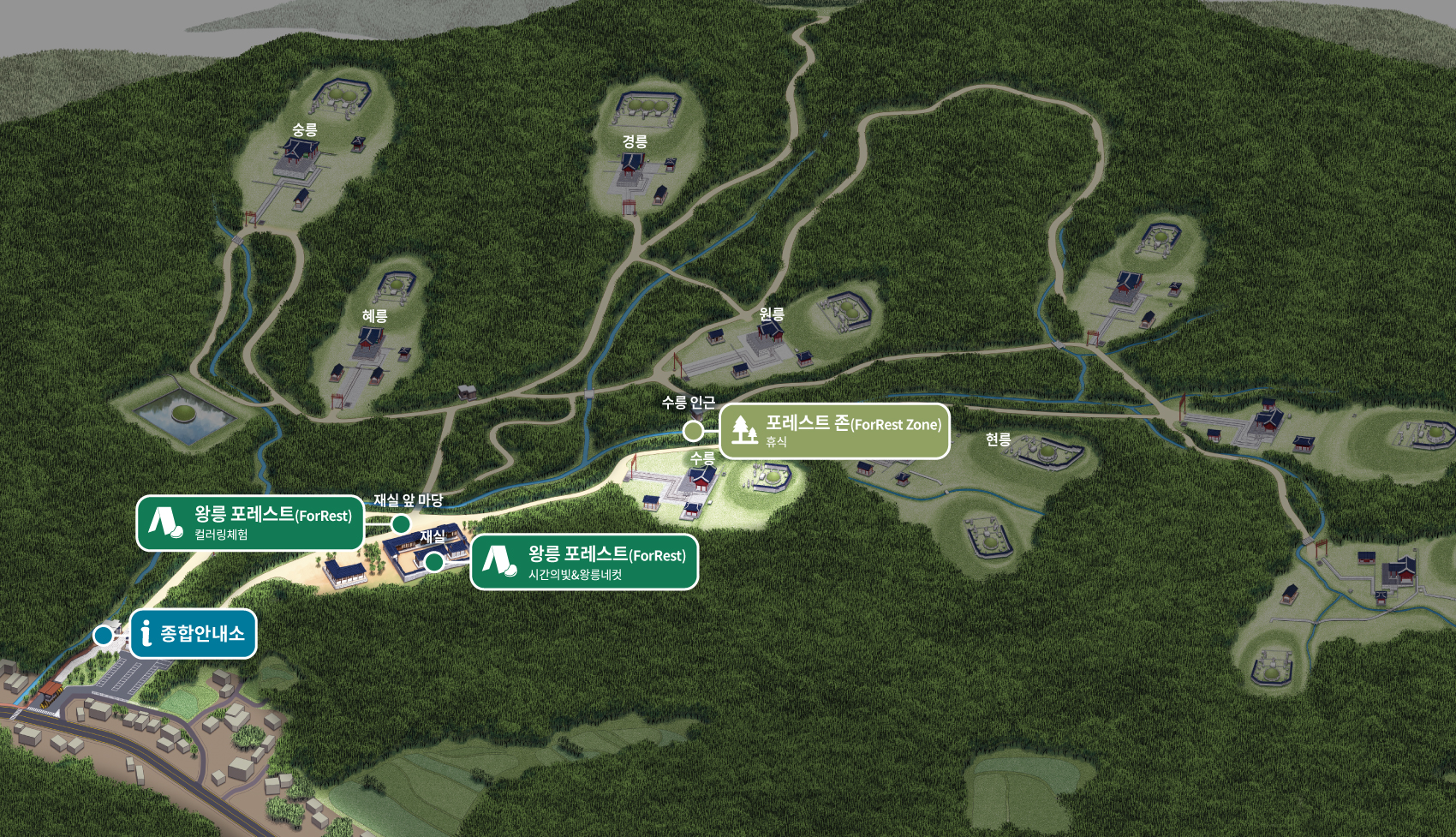
Task: Select the 현릉 tomb label
Action: click(x=998, y=439)
